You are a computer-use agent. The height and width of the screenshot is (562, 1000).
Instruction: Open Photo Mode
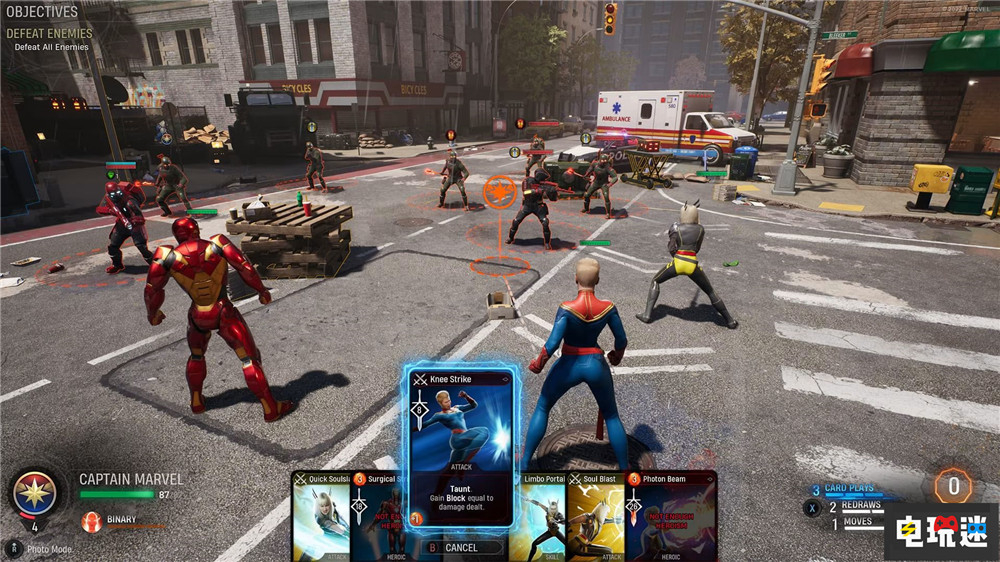tap(44, 549)
